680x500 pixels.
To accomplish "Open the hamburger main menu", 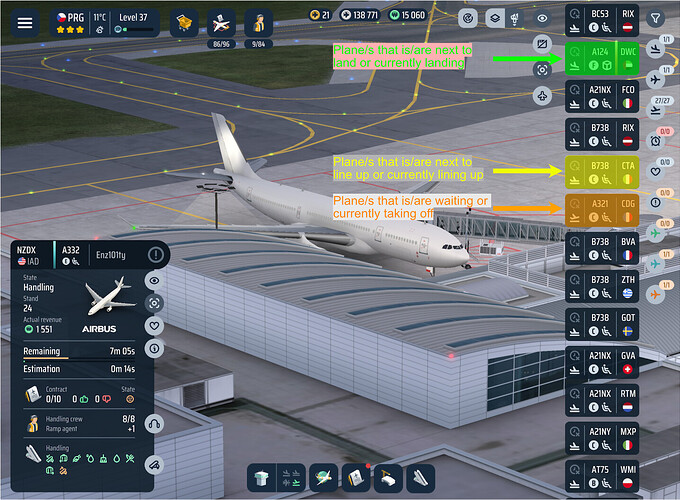I will tap(25, 22).
